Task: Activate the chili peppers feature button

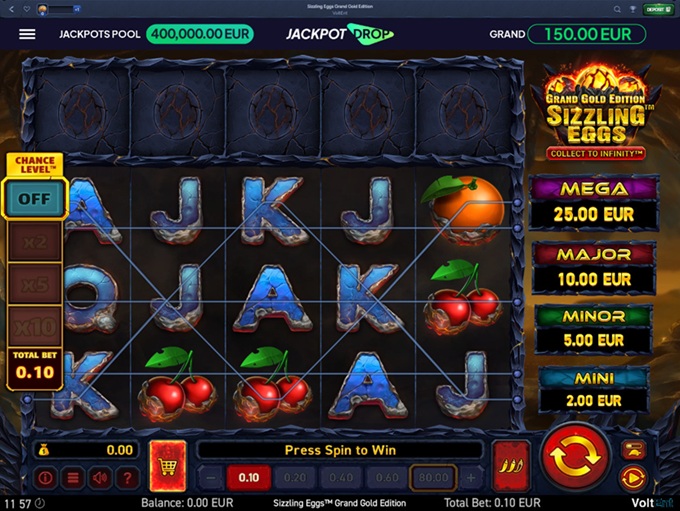Action: click(x=511, y=465)
